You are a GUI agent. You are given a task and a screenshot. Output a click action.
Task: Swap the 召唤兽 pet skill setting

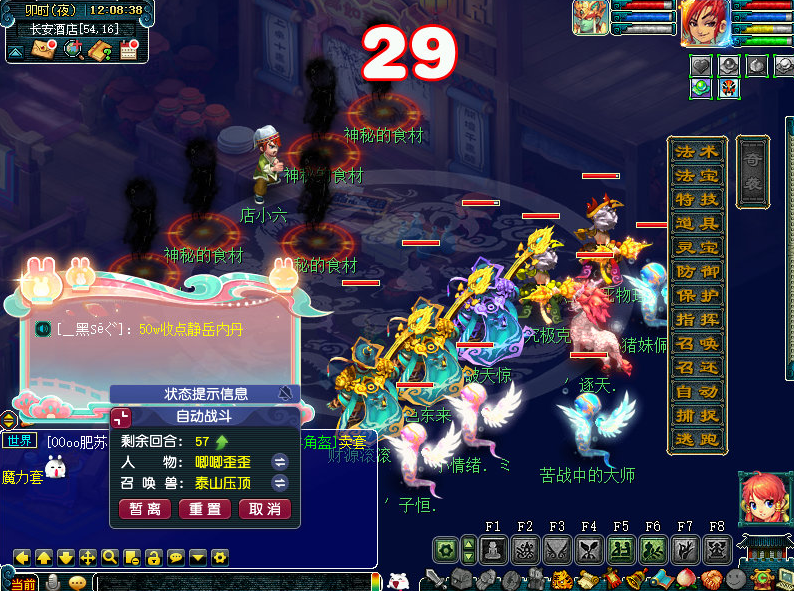click(280, 483)
